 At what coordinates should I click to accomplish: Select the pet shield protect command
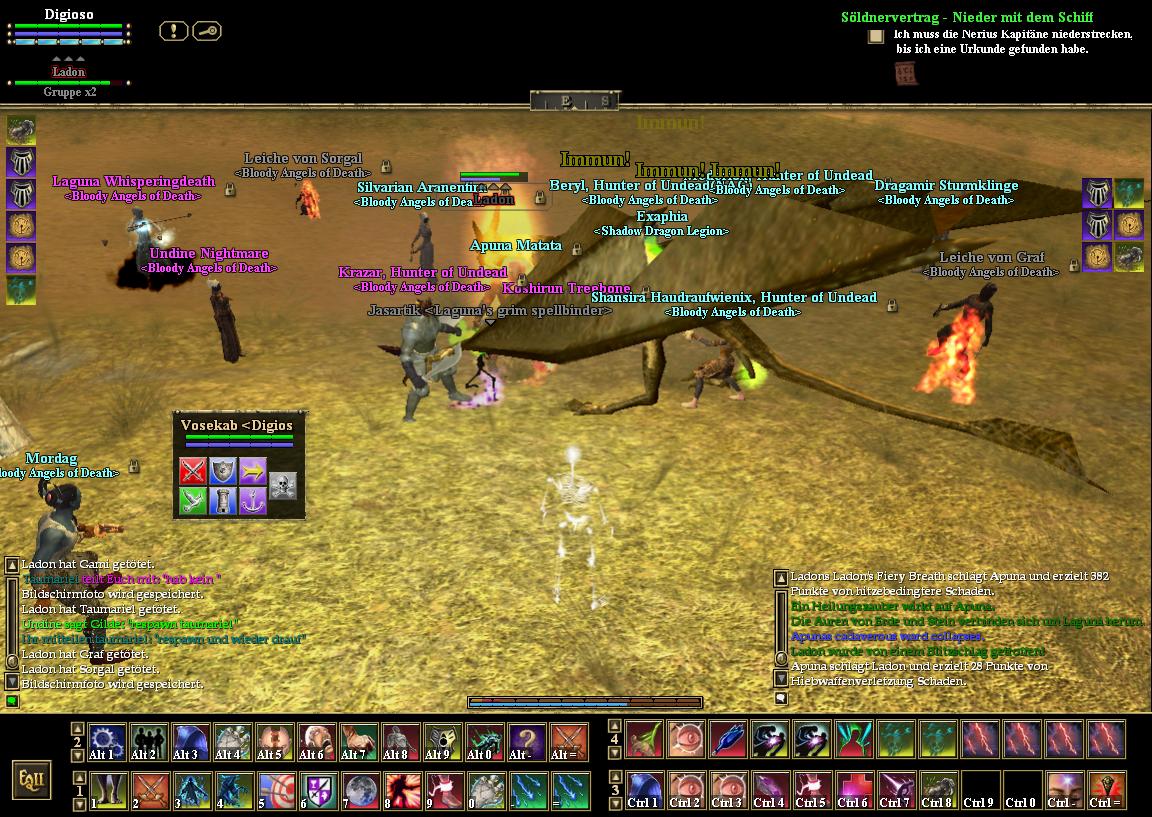[x=223, y=471]
